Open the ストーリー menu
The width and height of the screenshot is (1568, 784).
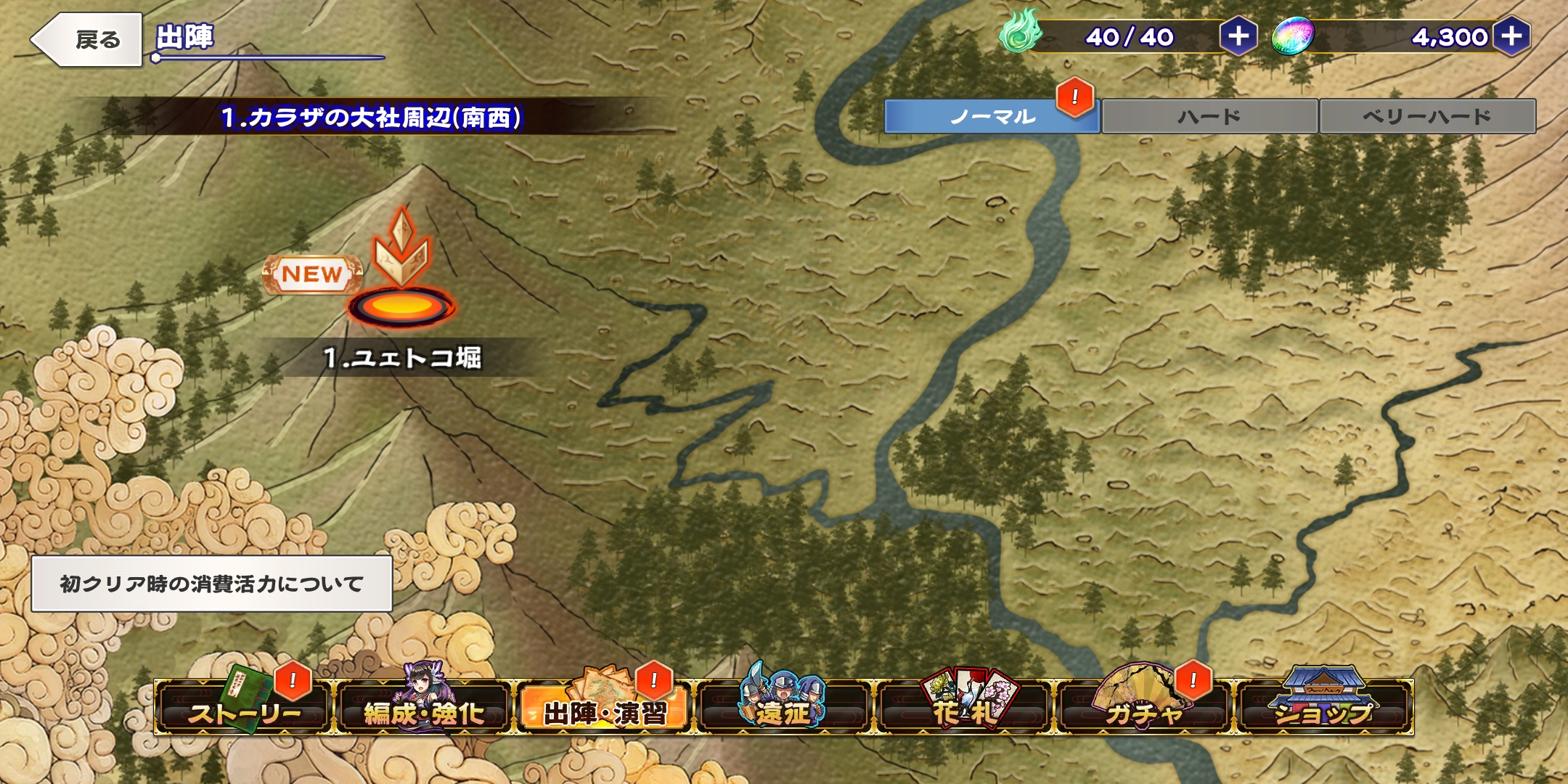click(x=243, y=708)
